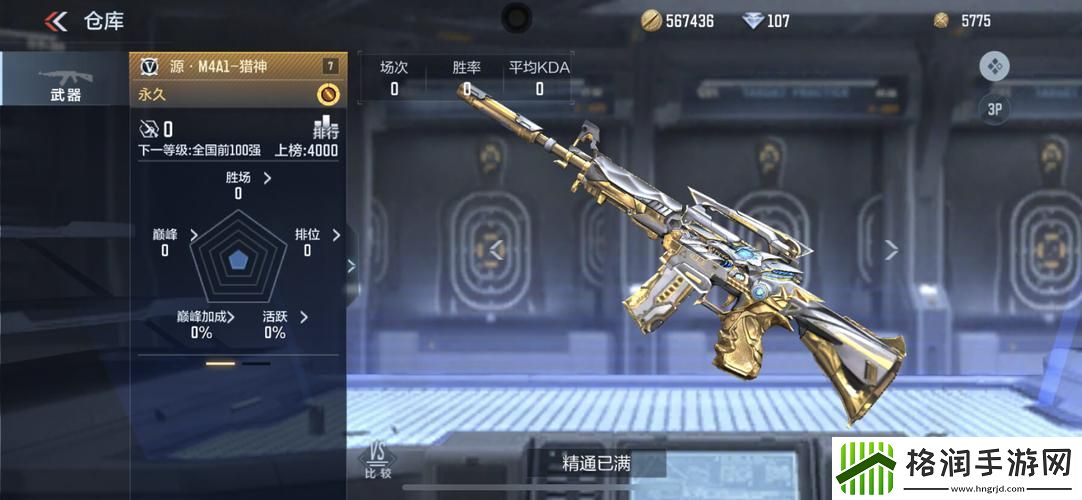The width and height of the screenshot is (1082, 500).
Task: Open the 巅峰加成 peak bonus detail
Action: pyautogui.click(x=231, y=317)
